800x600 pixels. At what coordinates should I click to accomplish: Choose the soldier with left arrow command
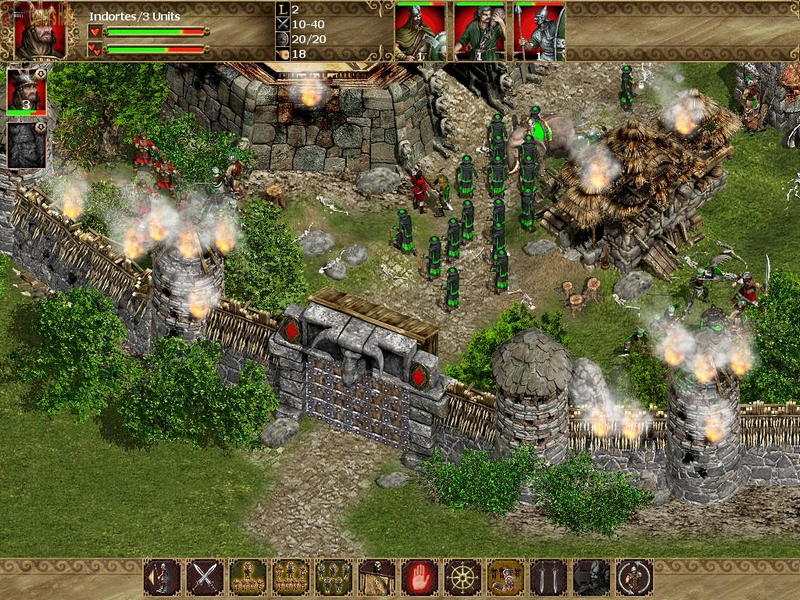pyautogui.click(x=162, y=577)
